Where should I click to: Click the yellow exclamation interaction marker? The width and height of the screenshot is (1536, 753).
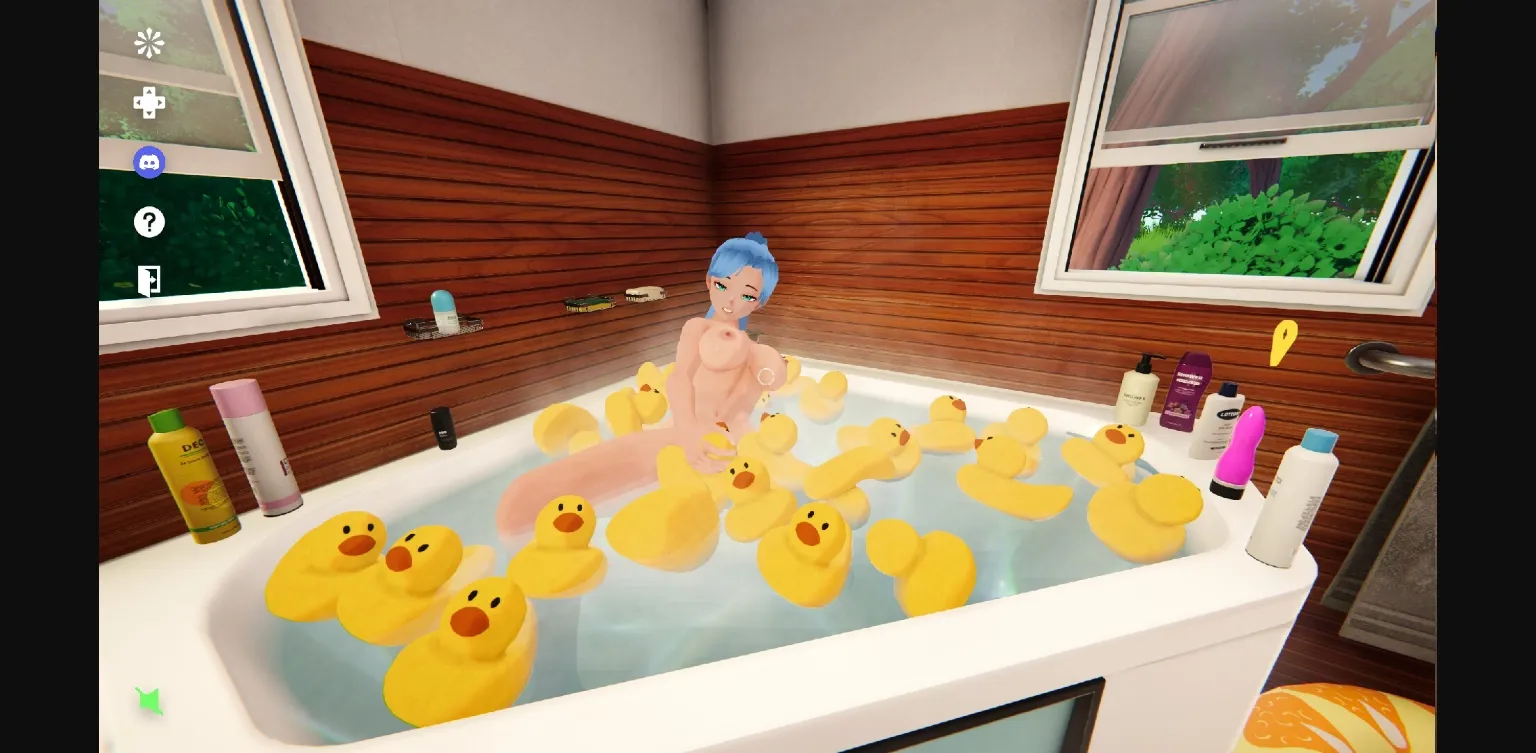point(1284,344)
